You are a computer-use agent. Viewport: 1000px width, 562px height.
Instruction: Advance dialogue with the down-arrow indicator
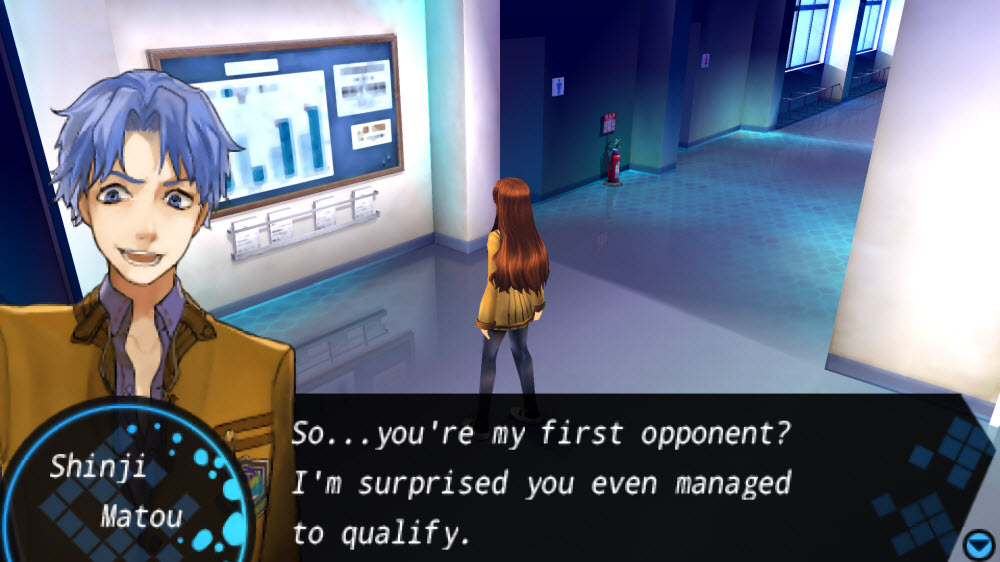(978, 545)
